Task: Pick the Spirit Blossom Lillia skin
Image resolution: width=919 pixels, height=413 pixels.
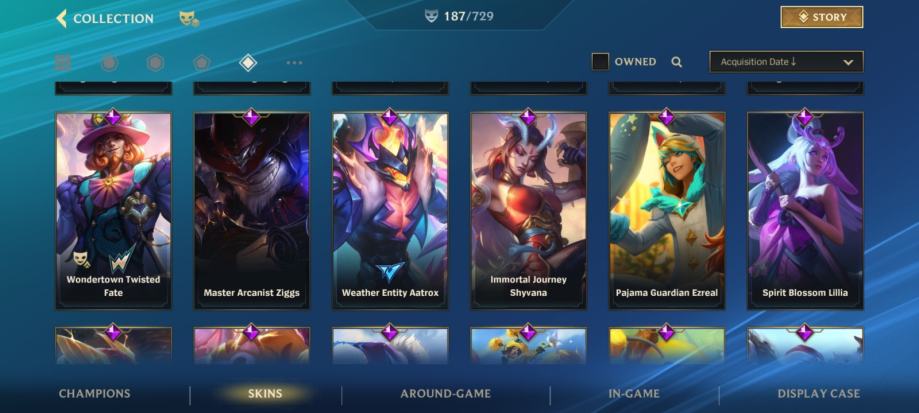Action: [805, 210]
